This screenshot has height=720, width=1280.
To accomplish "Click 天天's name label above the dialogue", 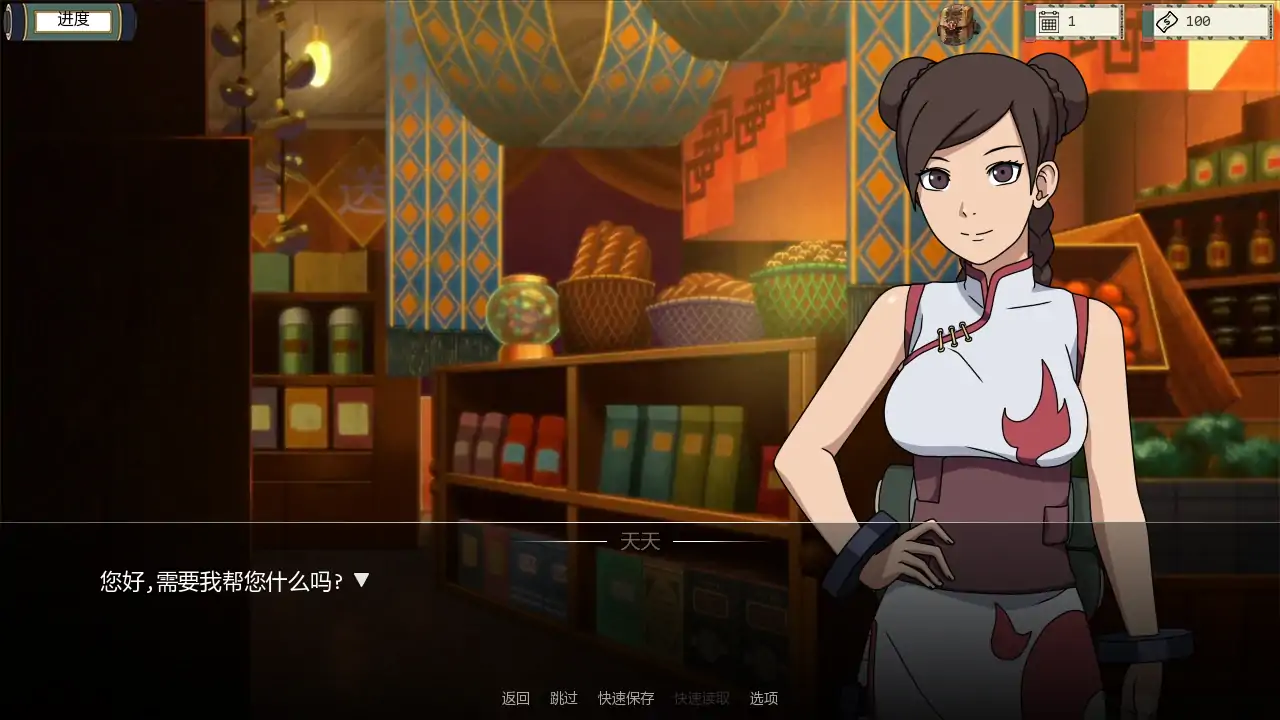I will click(x=640, y=540).
